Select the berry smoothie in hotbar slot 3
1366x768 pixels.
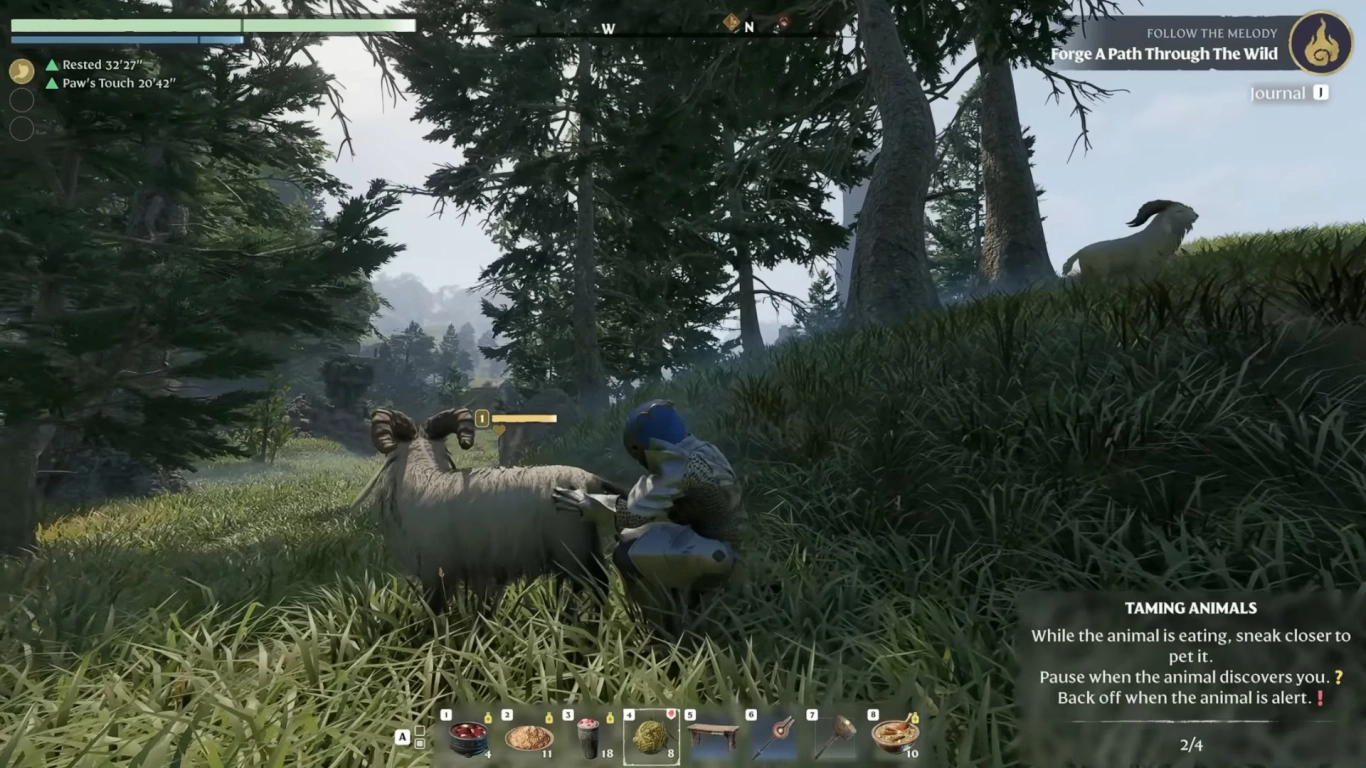pos(589,740)
